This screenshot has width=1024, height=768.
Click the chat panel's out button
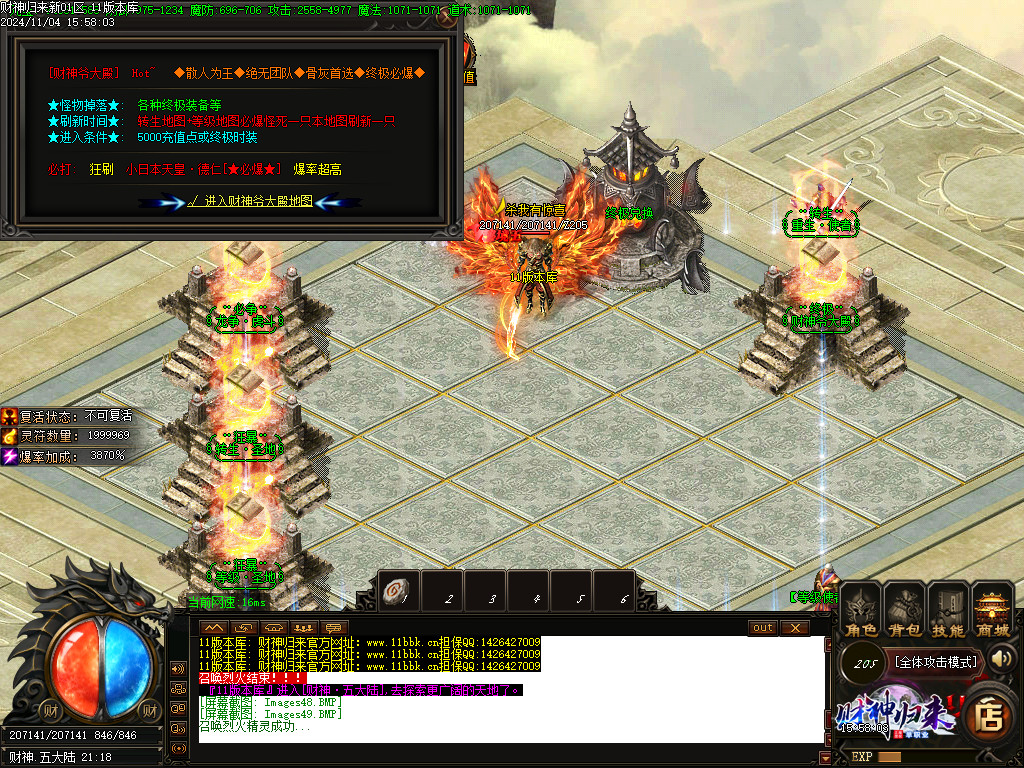click(763, 627)
